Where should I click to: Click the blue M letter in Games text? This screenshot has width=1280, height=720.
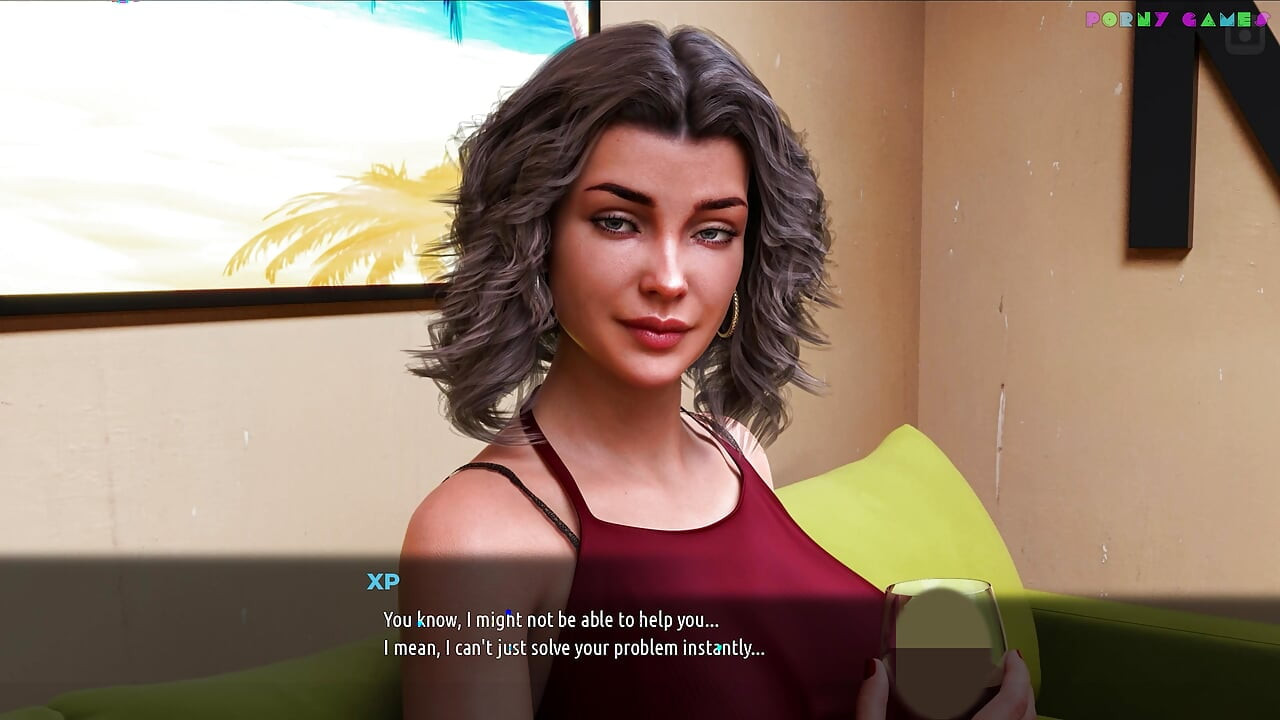(x=1227, y=19)
